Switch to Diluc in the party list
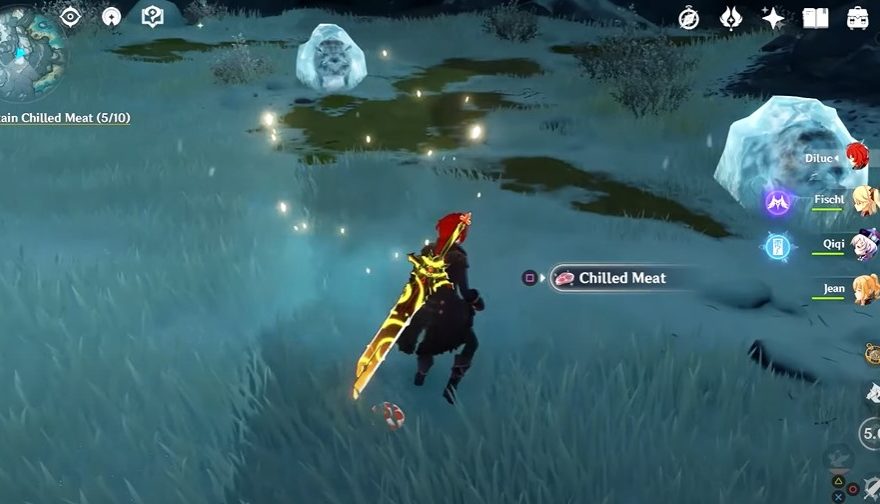This screenshot has height=504, width=880. tap(857, 155)
